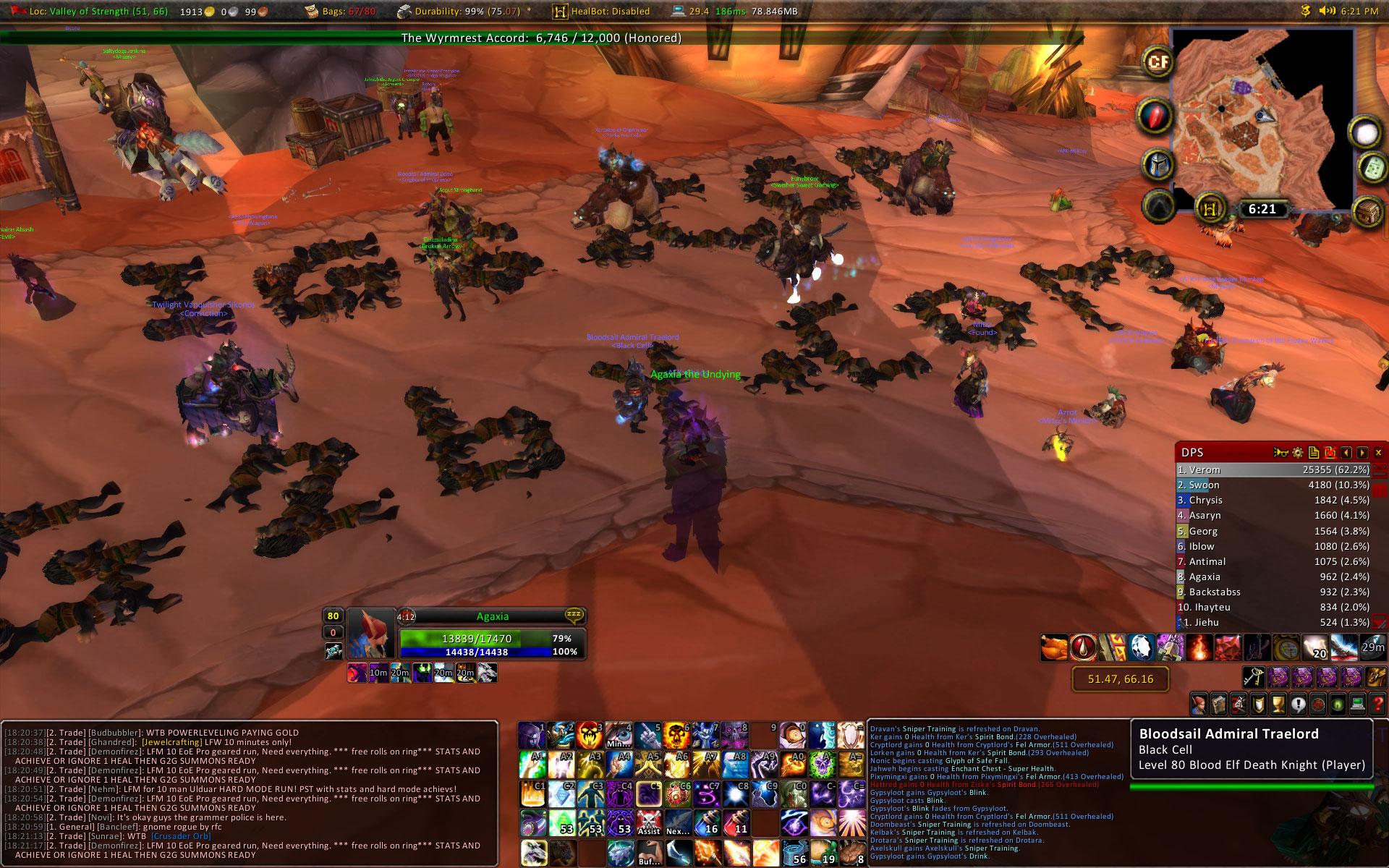Open the square Orgrimmar minimap
Screen dimensions: 1389x868
click(1262, 119)
